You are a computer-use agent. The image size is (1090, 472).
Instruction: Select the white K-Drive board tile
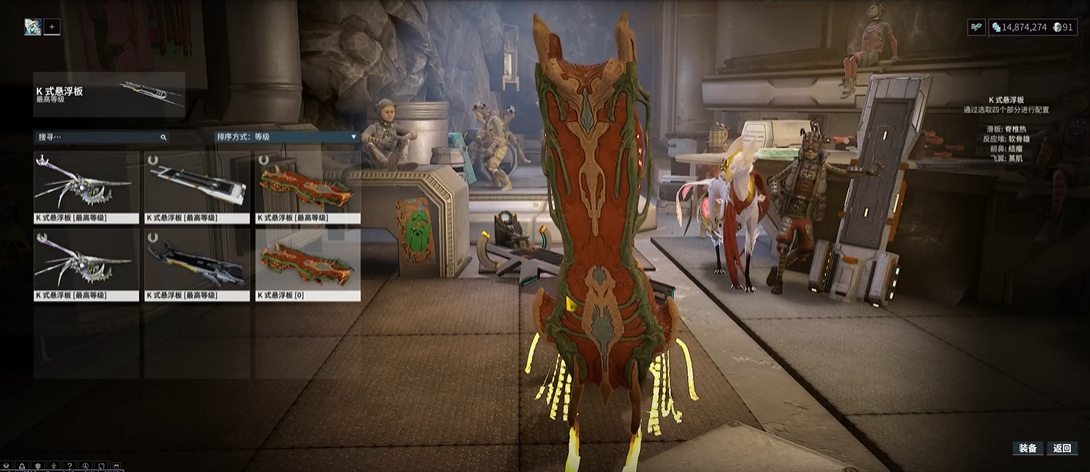[x=197, y=187]
